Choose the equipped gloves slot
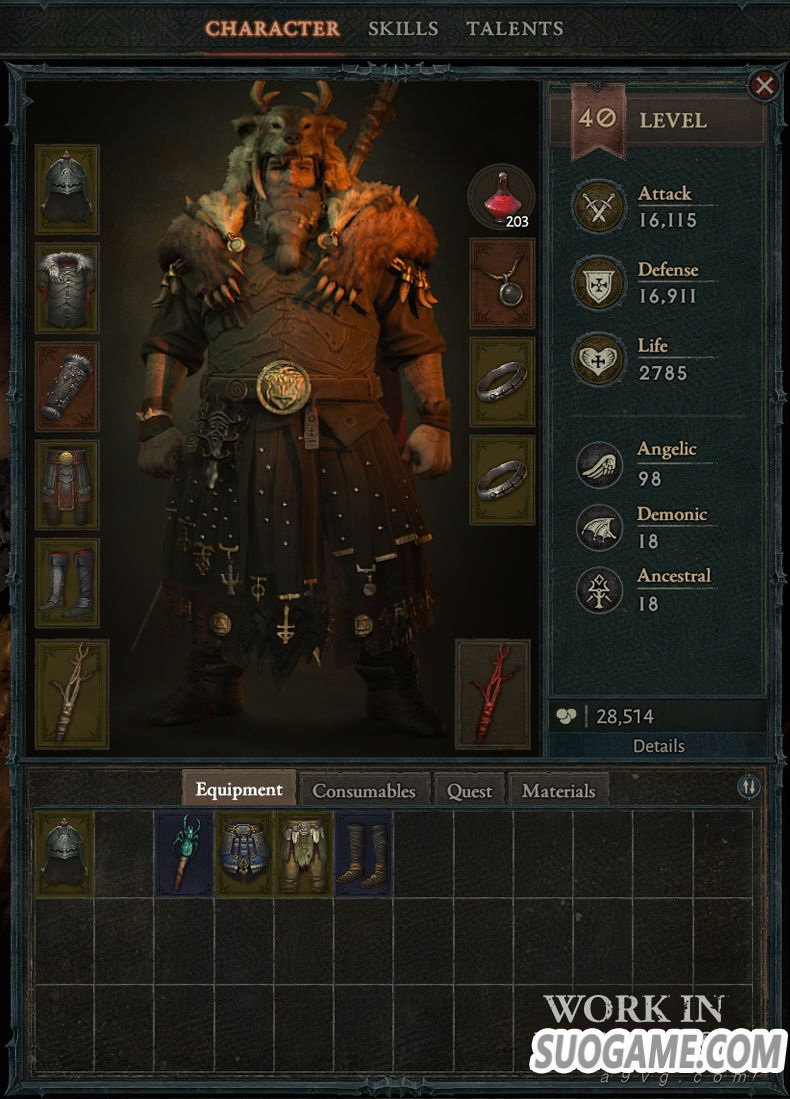Screen dimensions: 790x1099 click(x=67, y=386)
